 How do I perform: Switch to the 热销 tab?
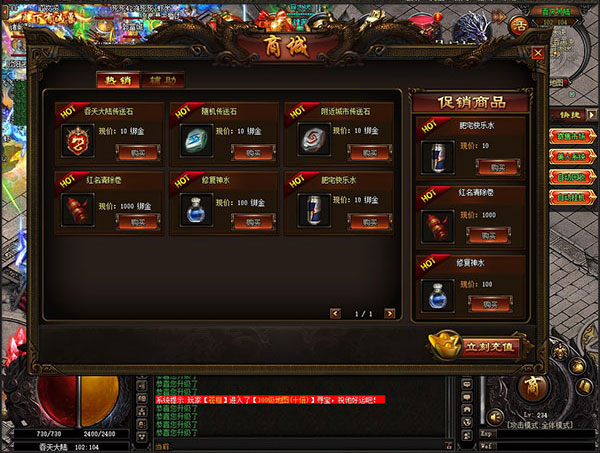[117, 80]
